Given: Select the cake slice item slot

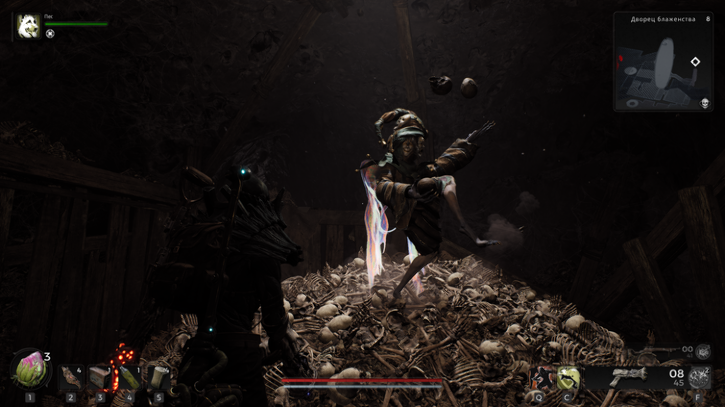Looking at the screenshot, I should coord(99,377).
